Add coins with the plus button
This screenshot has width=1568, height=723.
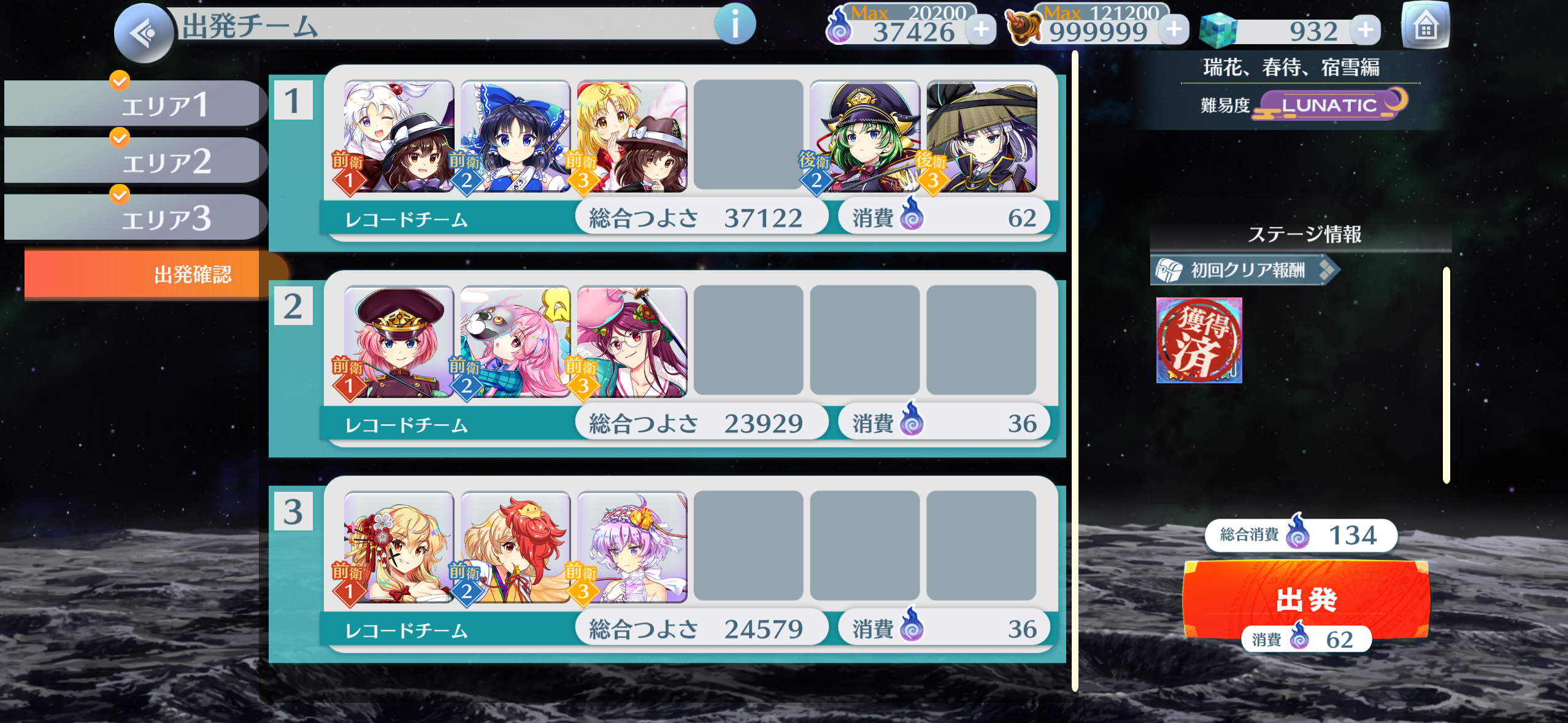(x=1174, y=29)
